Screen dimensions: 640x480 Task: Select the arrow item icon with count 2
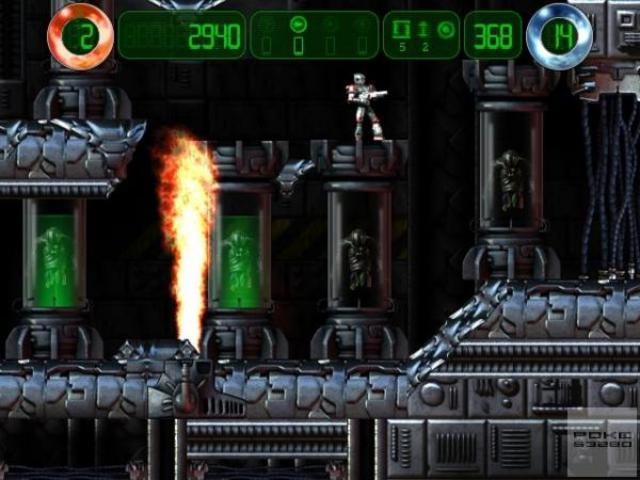tap(423, 27)
